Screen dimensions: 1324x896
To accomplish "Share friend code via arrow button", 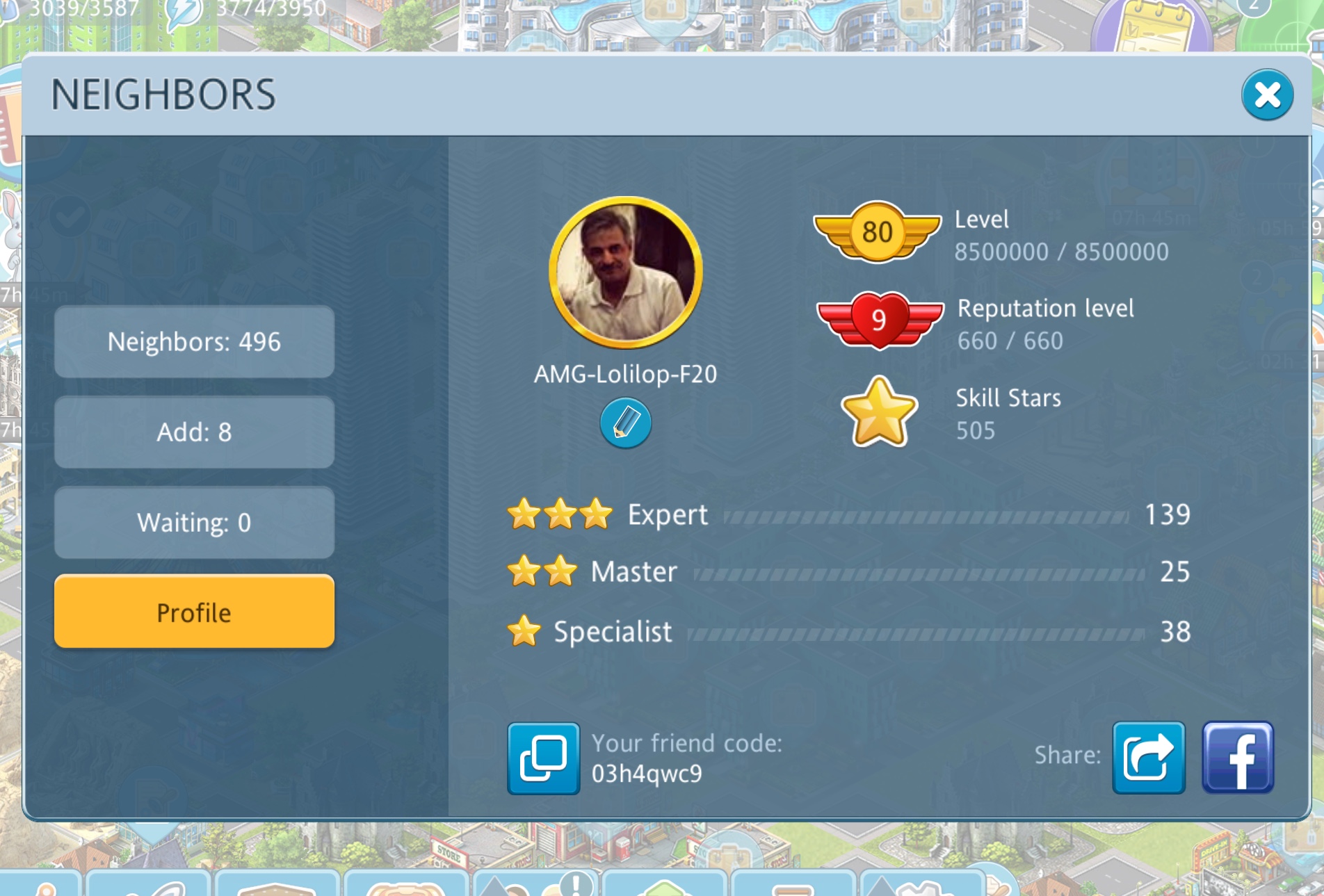I will click(1148, 758).
